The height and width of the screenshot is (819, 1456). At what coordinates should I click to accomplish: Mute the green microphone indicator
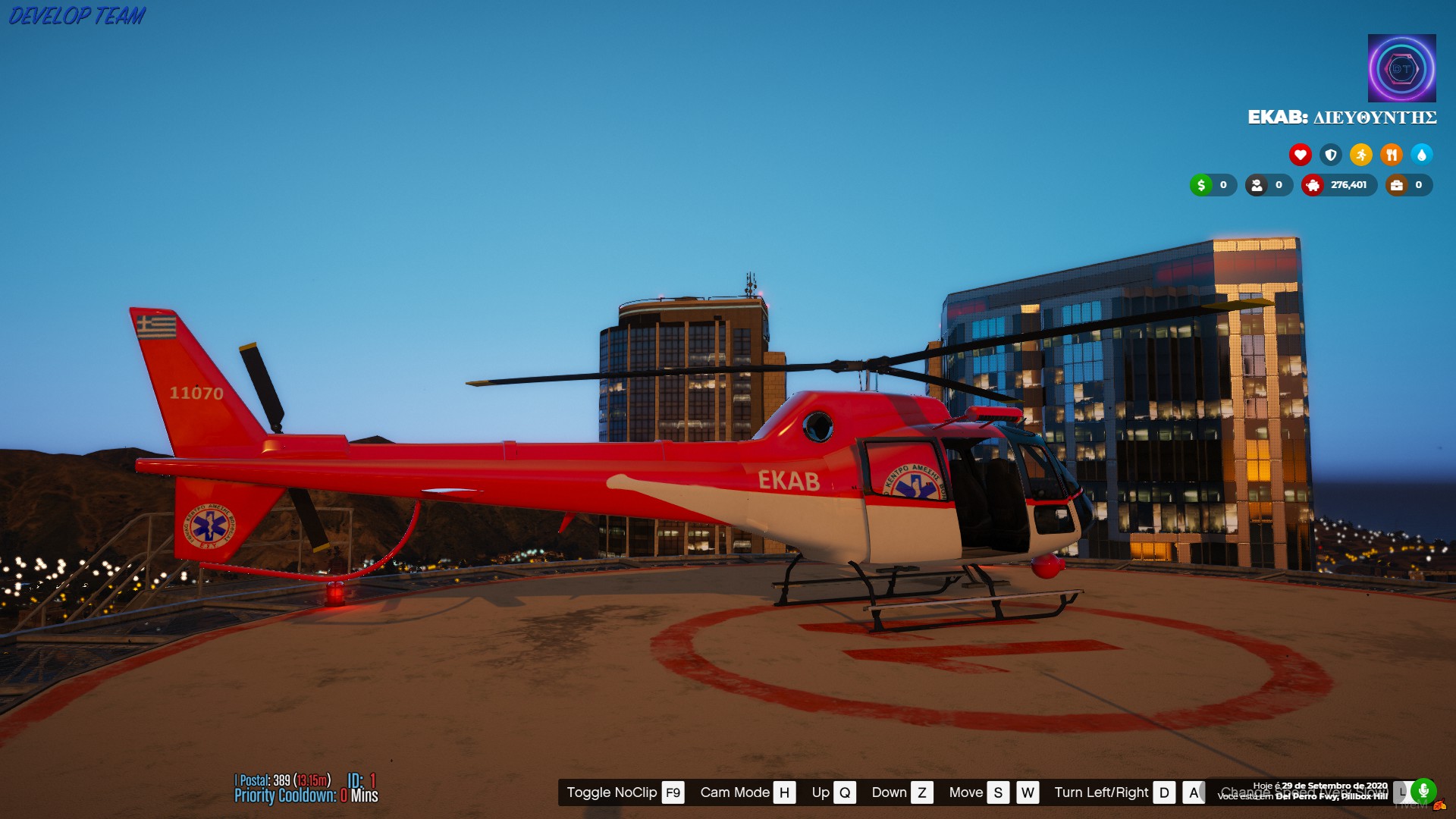click(1423, 792)
